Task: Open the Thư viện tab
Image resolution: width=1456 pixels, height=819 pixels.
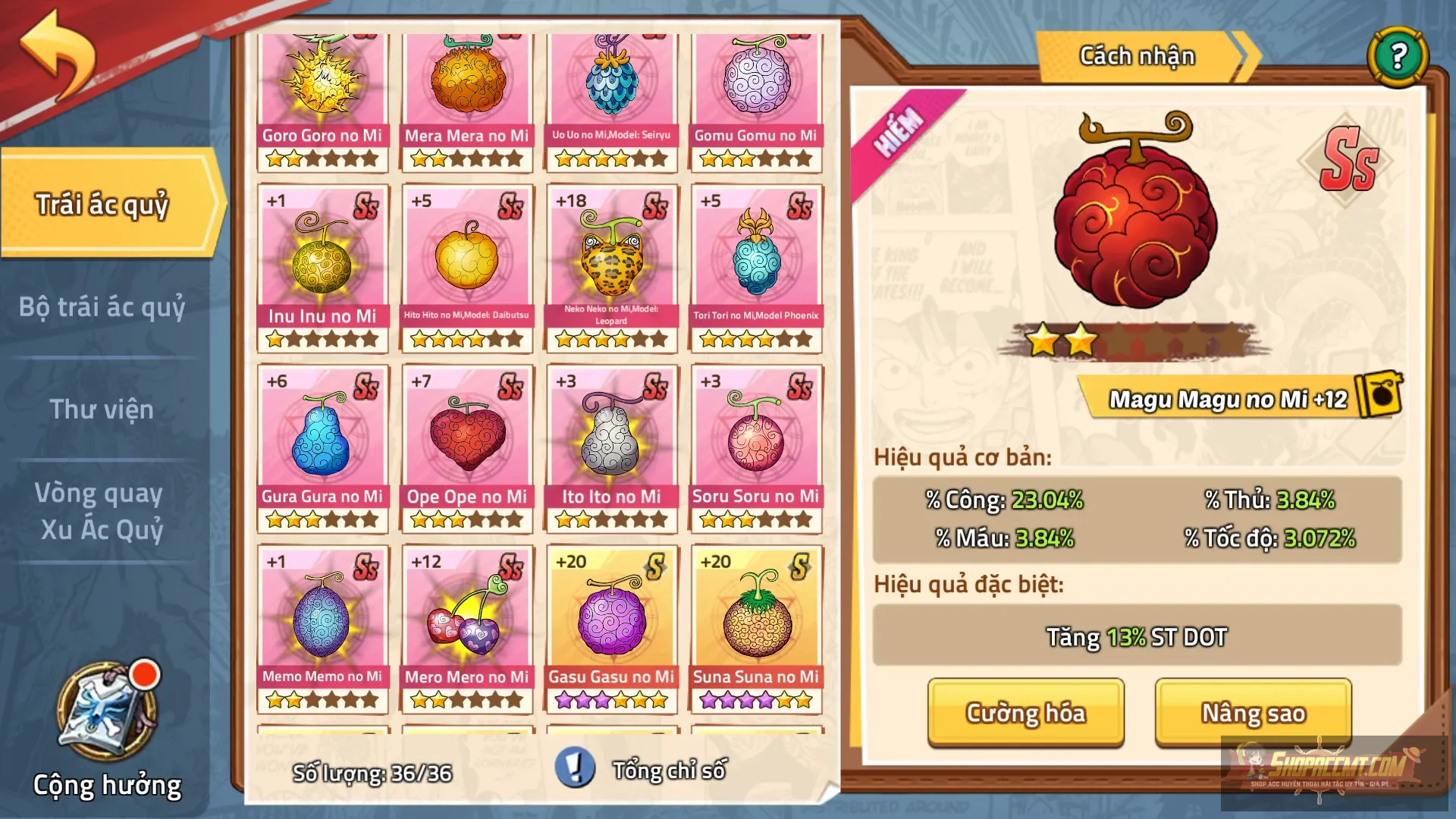Action: point(102,409)
